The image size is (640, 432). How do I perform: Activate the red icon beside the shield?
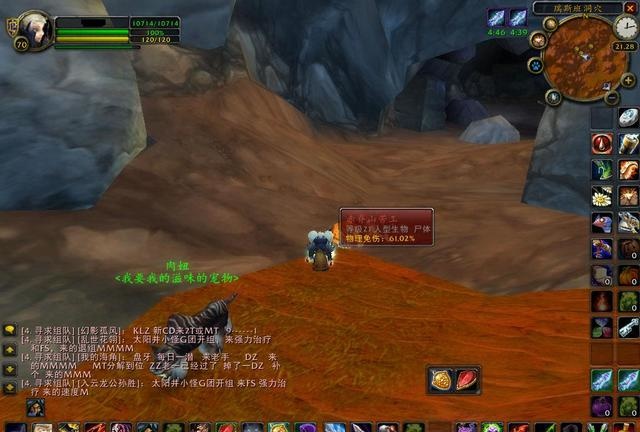click(x=466, y=380)
